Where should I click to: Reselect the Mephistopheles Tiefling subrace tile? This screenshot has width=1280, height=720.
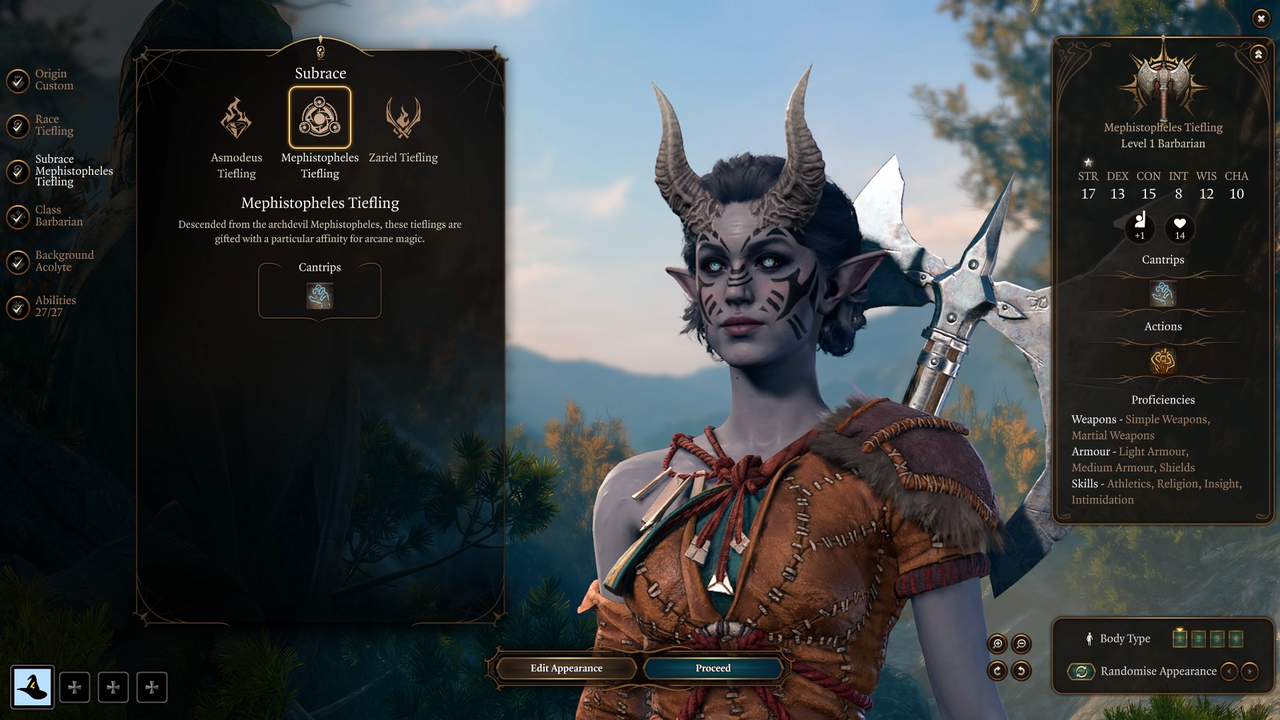coord(319,116)
